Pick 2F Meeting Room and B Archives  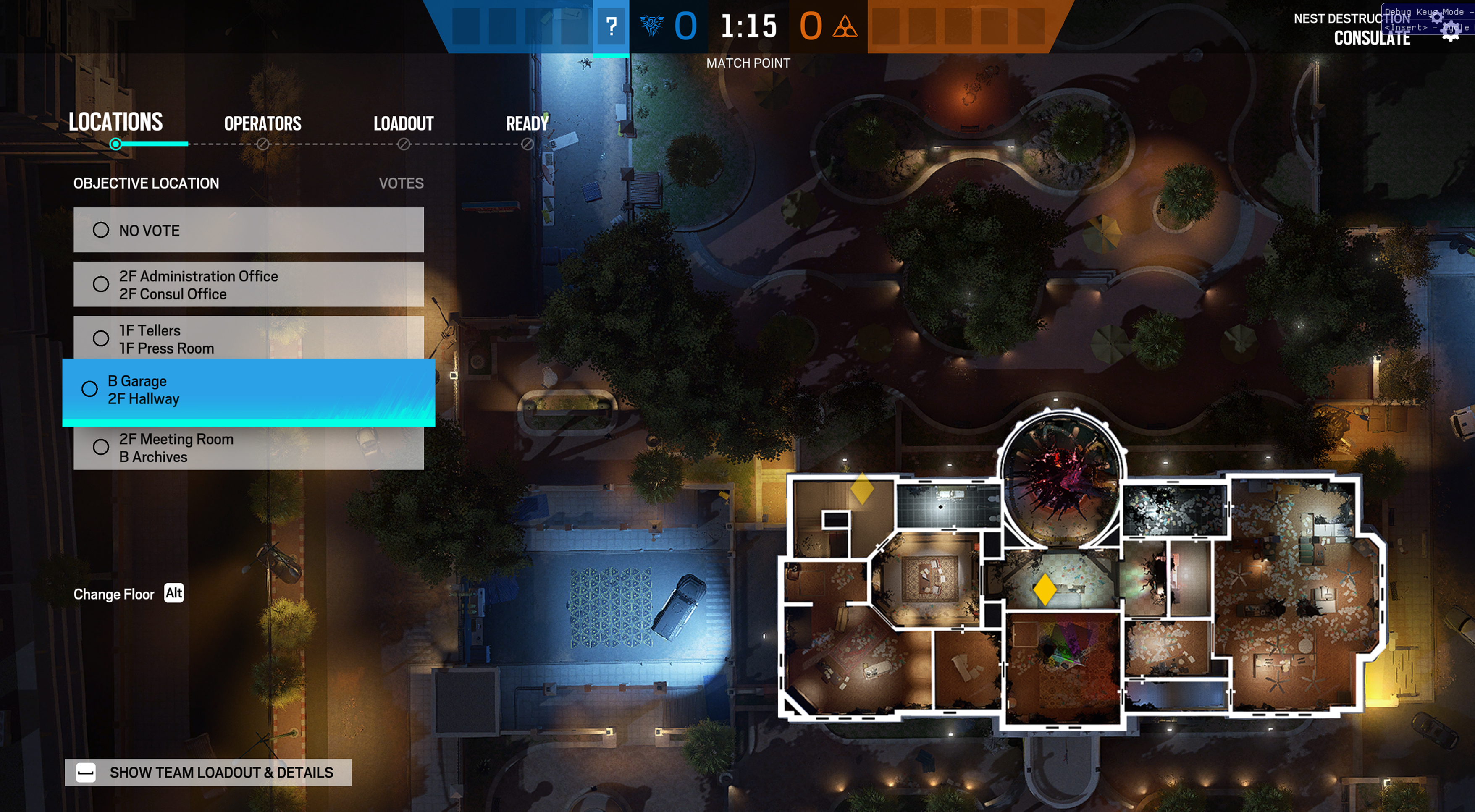click(248, 448)
